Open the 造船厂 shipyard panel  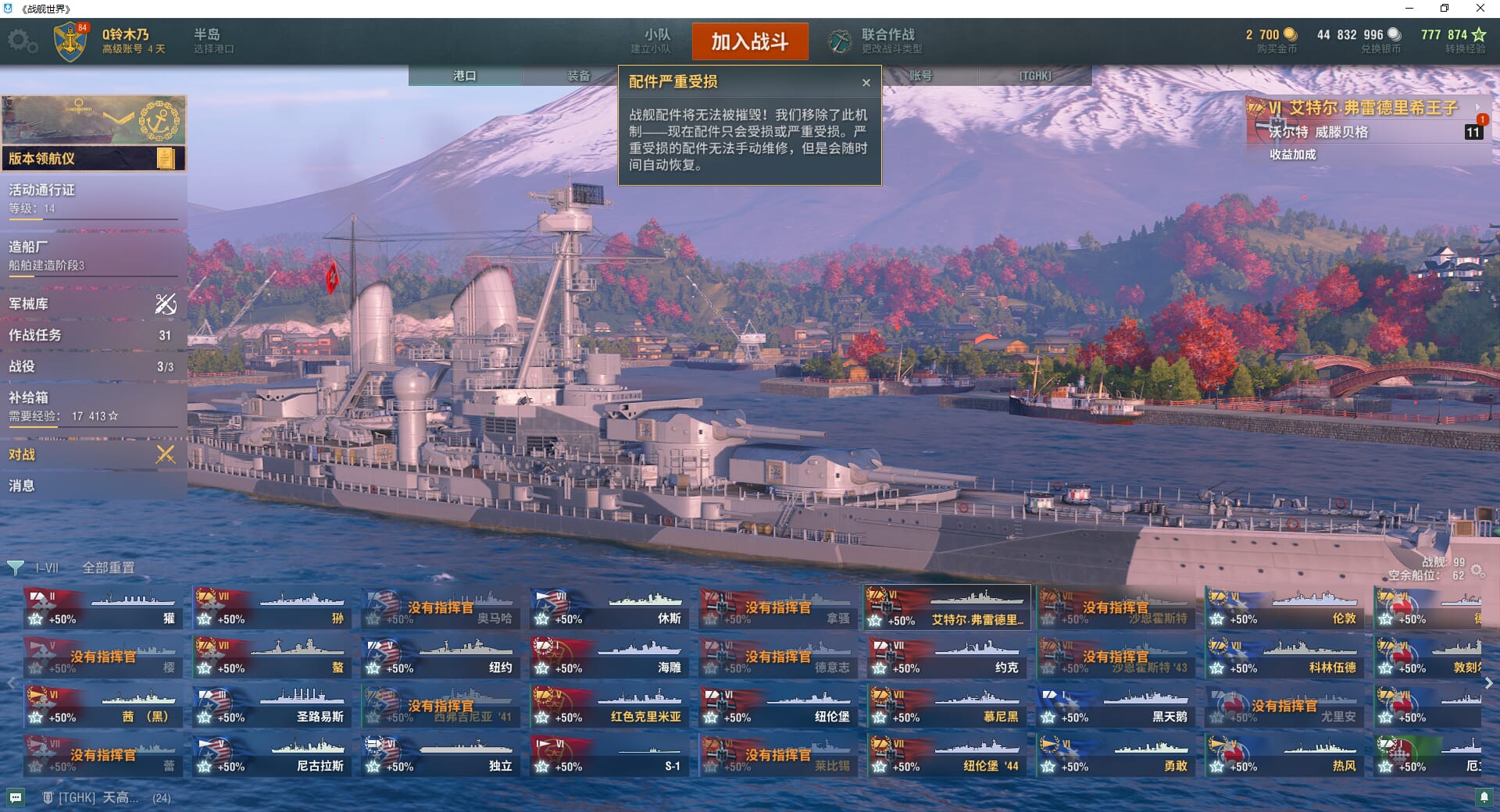click(x=92, y=255)
